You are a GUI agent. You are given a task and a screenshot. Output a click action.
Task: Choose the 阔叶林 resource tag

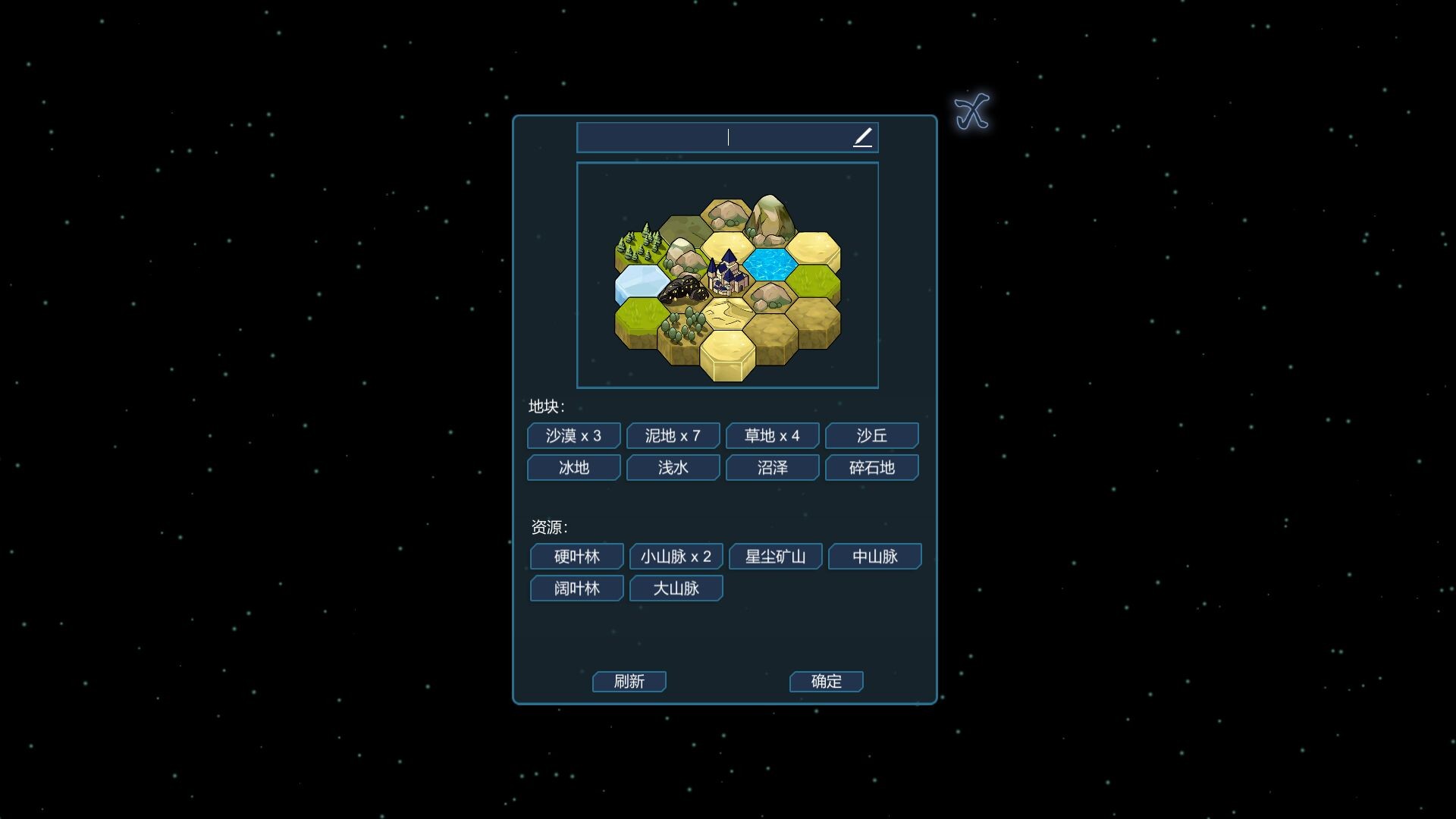click(577, 588)
